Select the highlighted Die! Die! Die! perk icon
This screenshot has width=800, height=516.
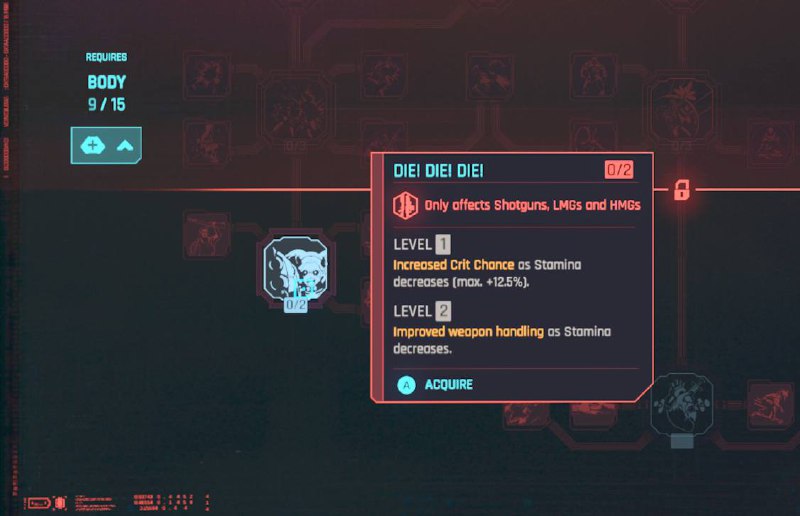pos(296,268)
